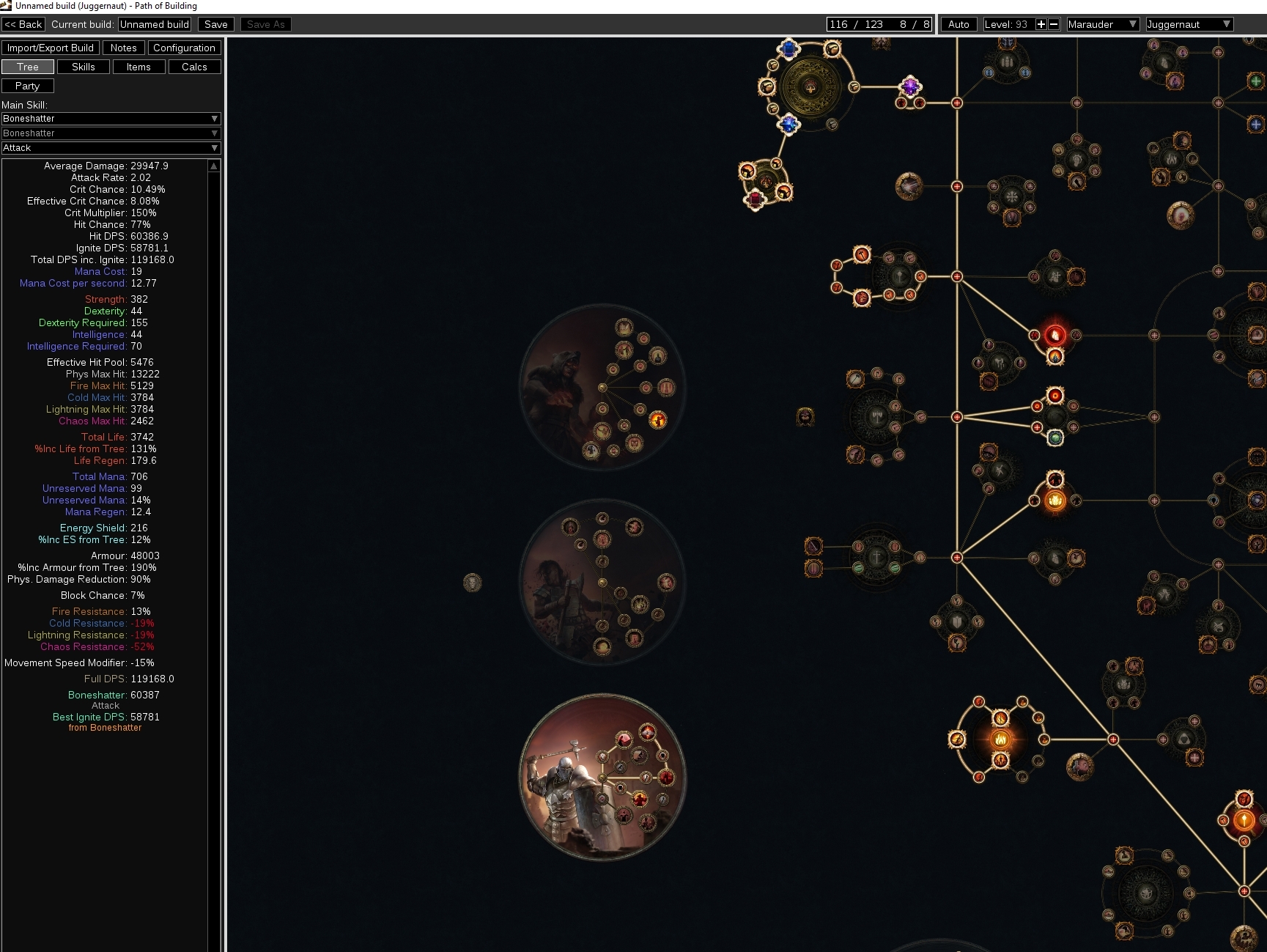Click the Save button

215,23
